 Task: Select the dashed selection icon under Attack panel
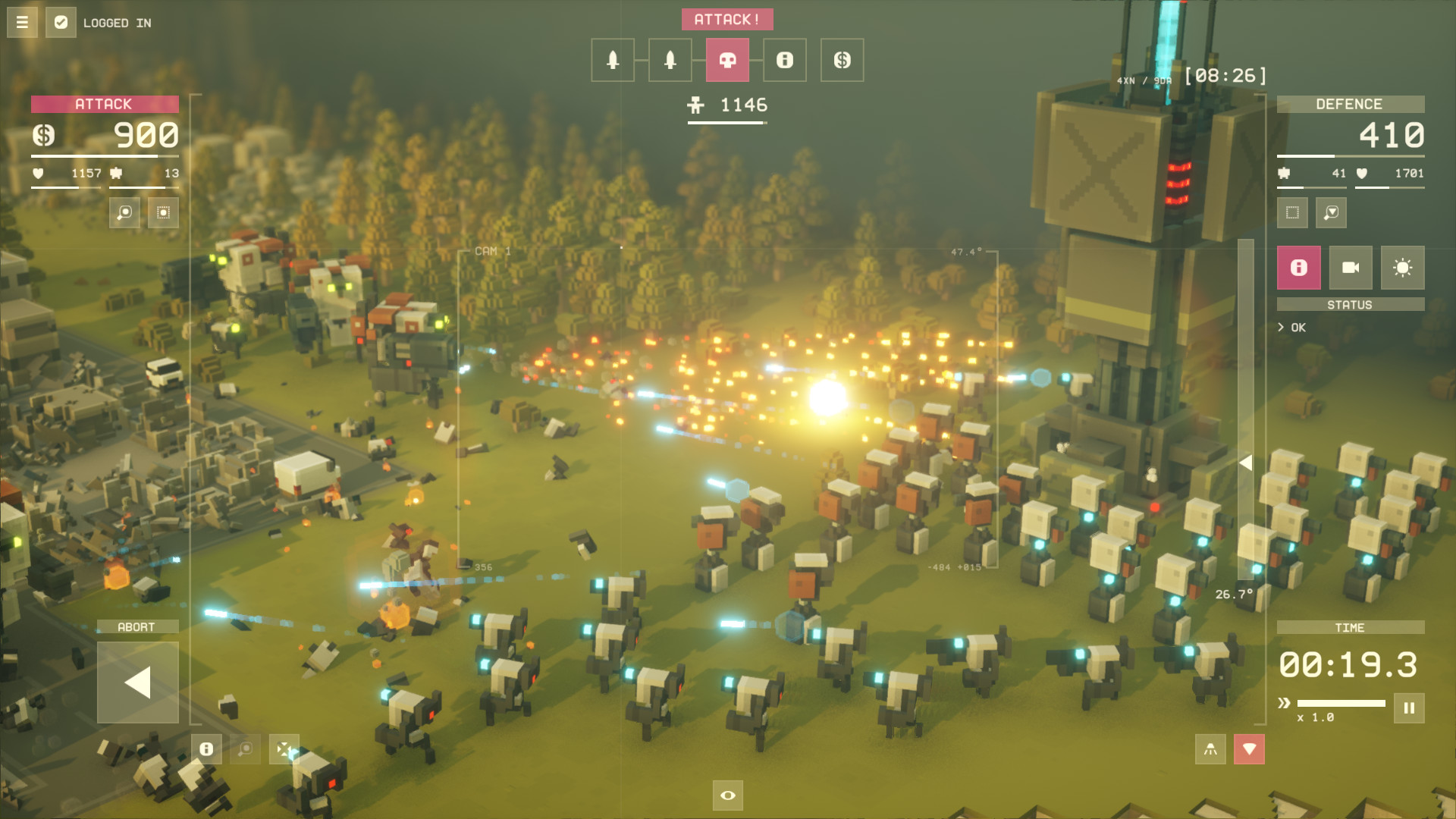165,213
